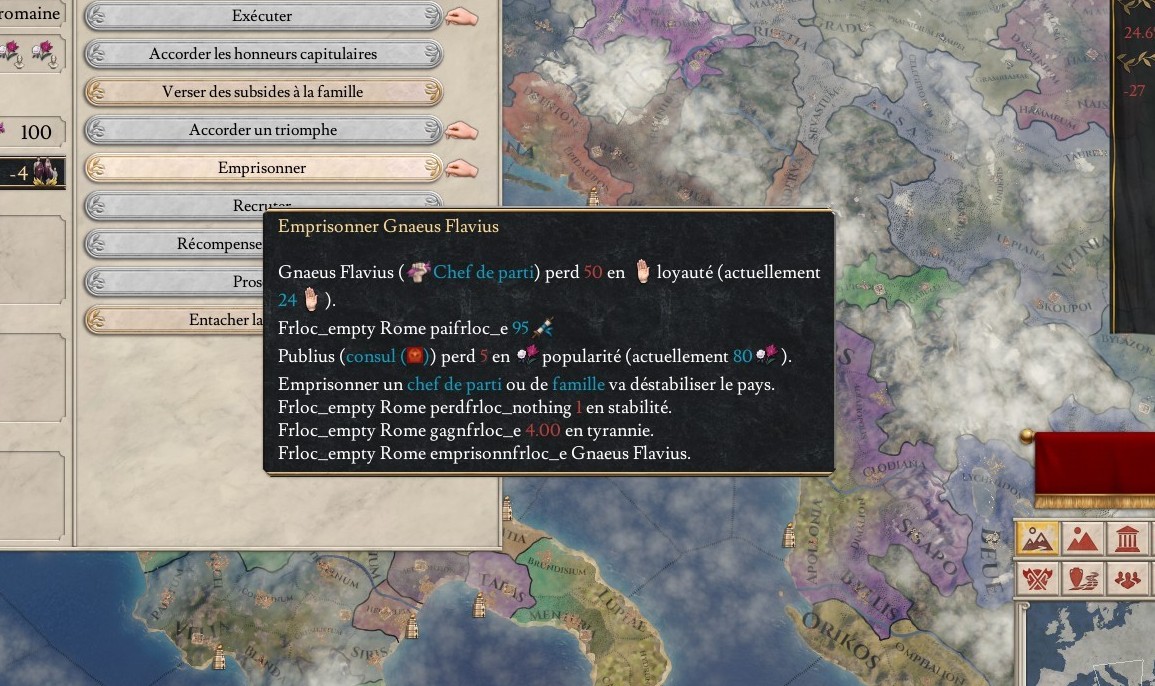Screen dimensions: 1155x686
Task: Choose the three people map mode
Action: 1129,580
